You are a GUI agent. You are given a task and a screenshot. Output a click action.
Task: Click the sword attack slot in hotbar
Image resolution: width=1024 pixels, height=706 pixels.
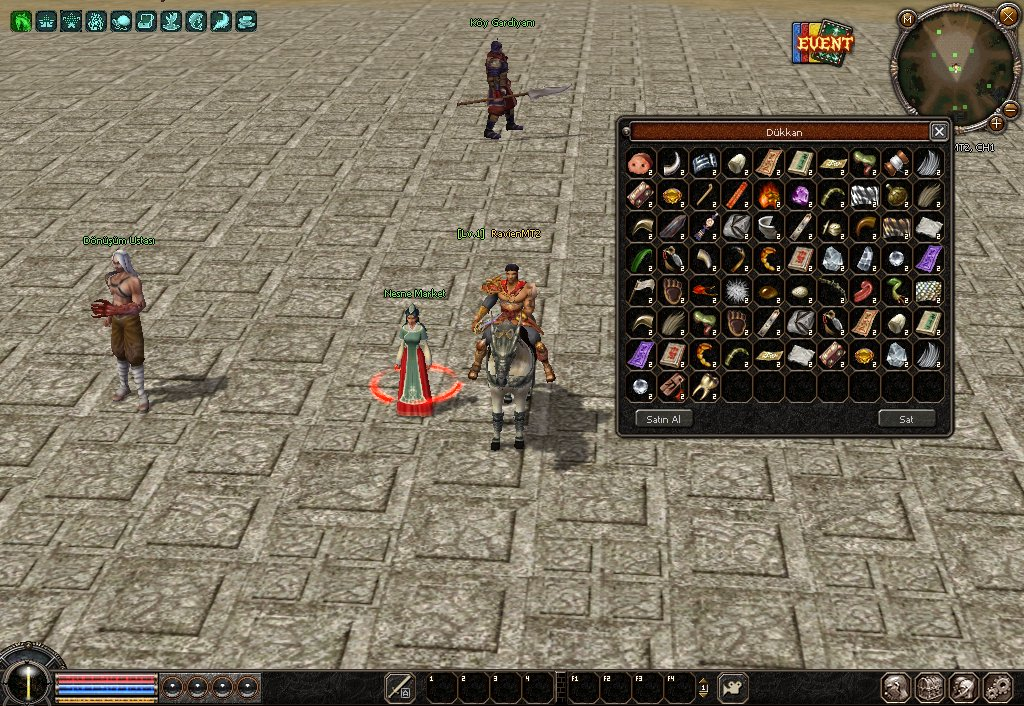(x=400, y=687)
